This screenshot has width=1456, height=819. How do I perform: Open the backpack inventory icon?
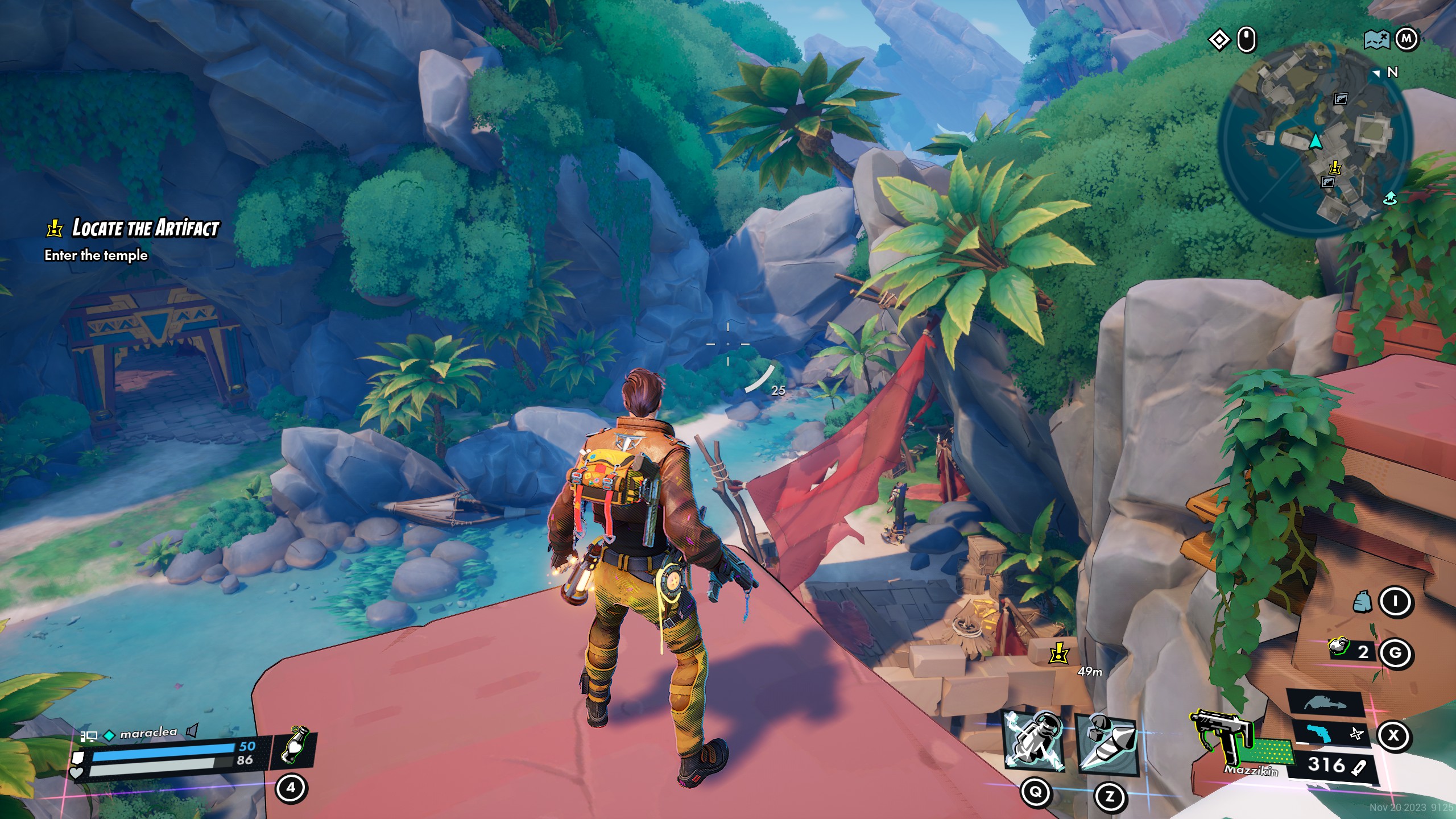coord(1362,602)
